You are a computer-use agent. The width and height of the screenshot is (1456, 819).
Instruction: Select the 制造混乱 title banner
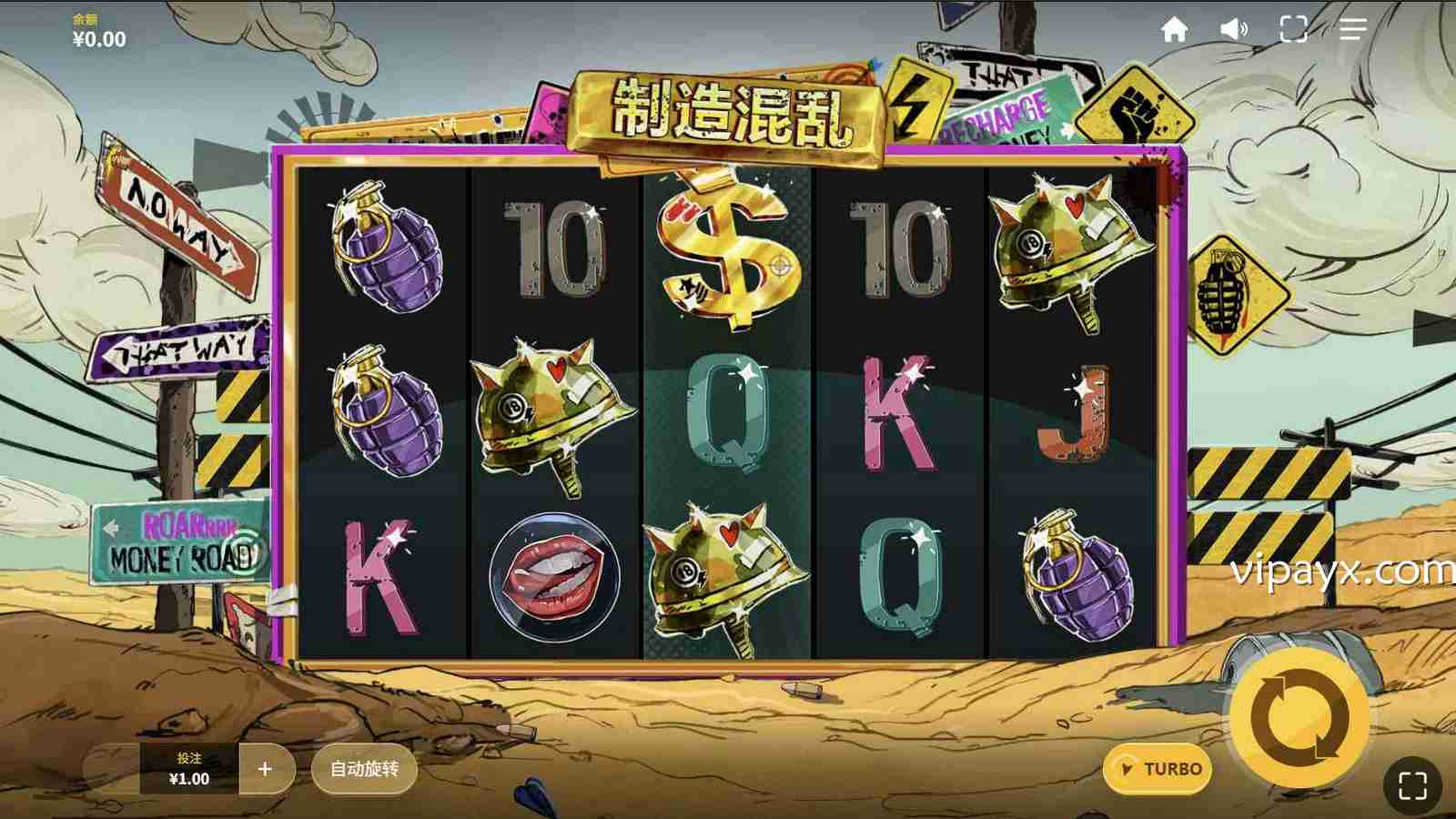[x=733, y=109]
